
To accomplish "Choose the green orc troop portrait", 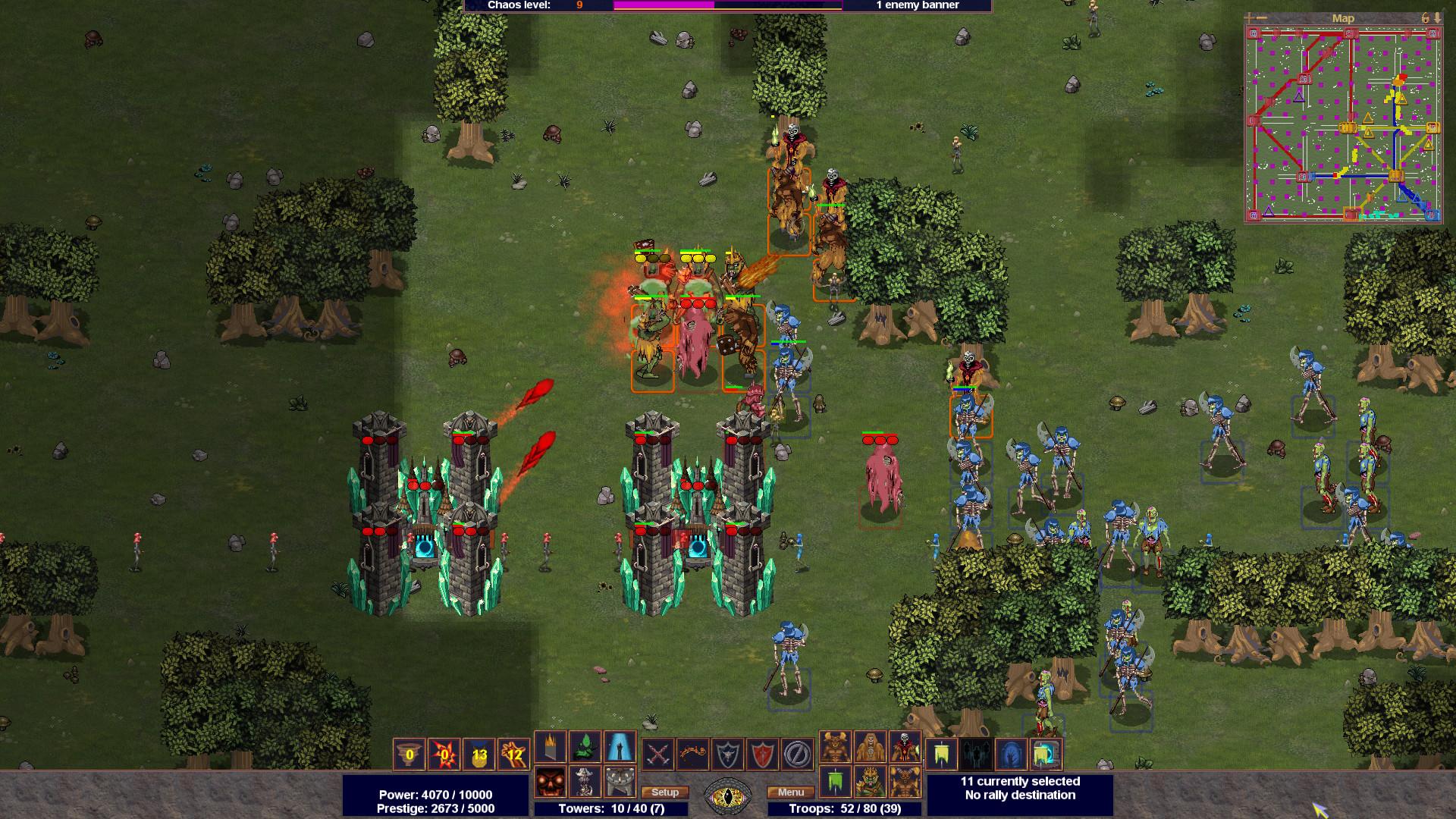I will point(870,782).
